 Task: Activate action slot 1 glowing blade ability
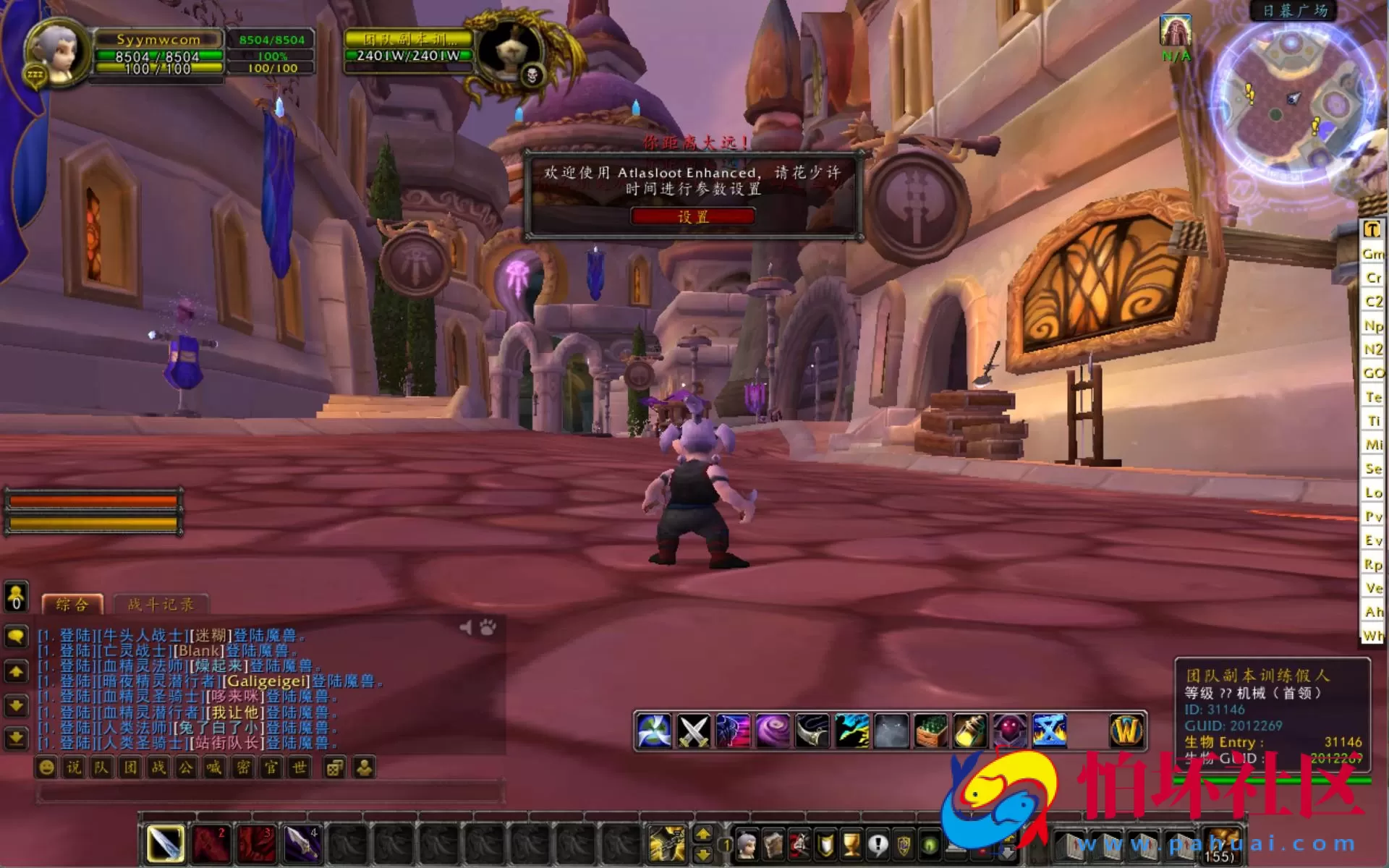166,843
